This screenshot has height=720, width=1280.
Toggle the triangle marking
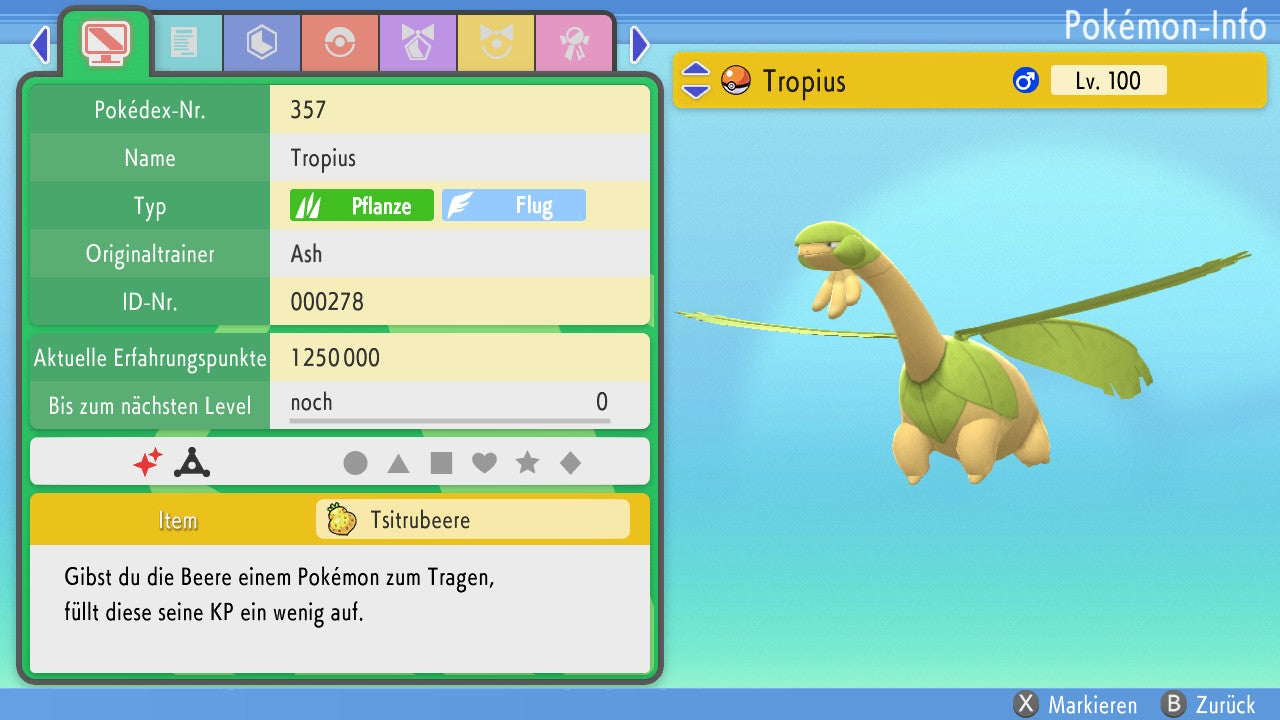398,463
